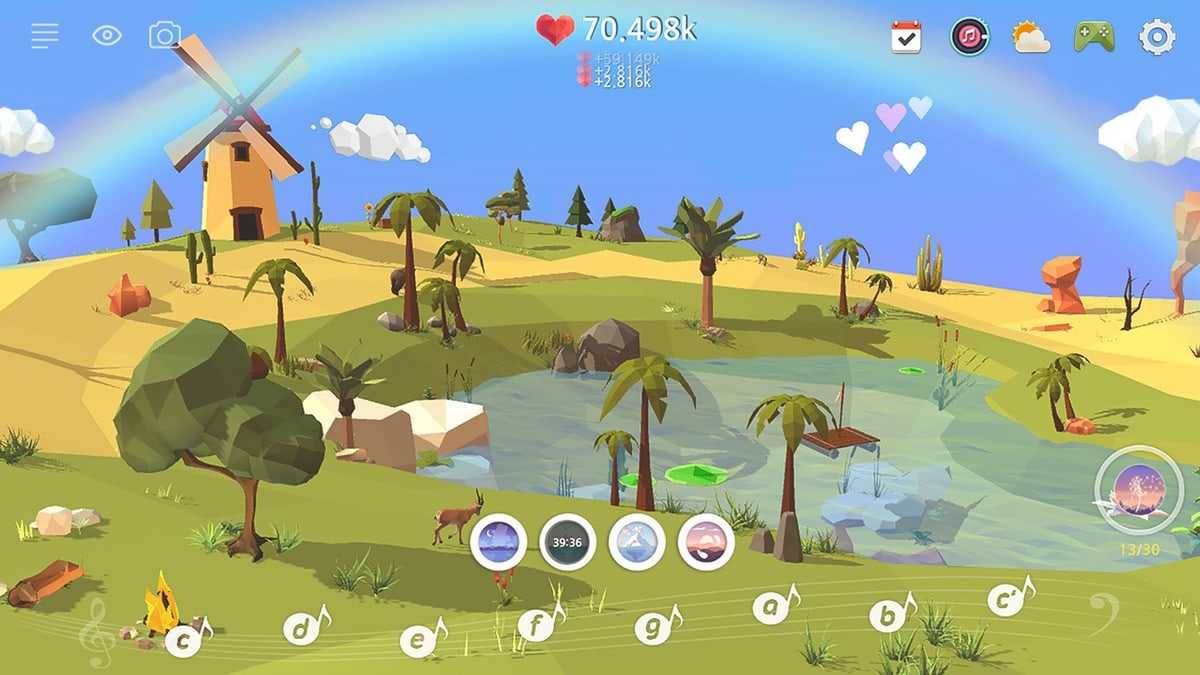
Task: Toggle the eye view mode icon
Action: pyautogui.click(x=107, y=36)
